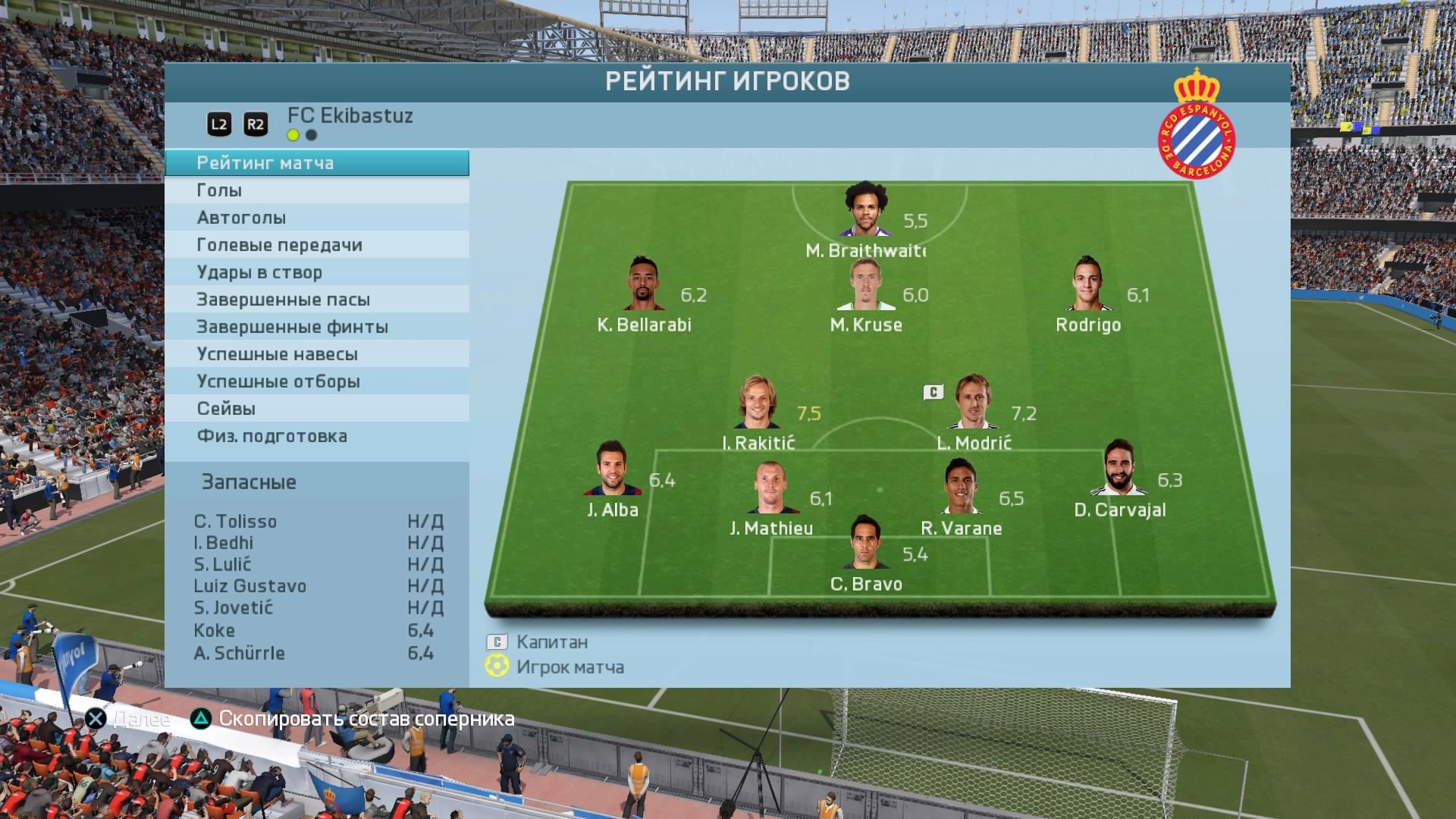Show the Голы statistic
The image size is (1456, 819).
coord(316,190)
